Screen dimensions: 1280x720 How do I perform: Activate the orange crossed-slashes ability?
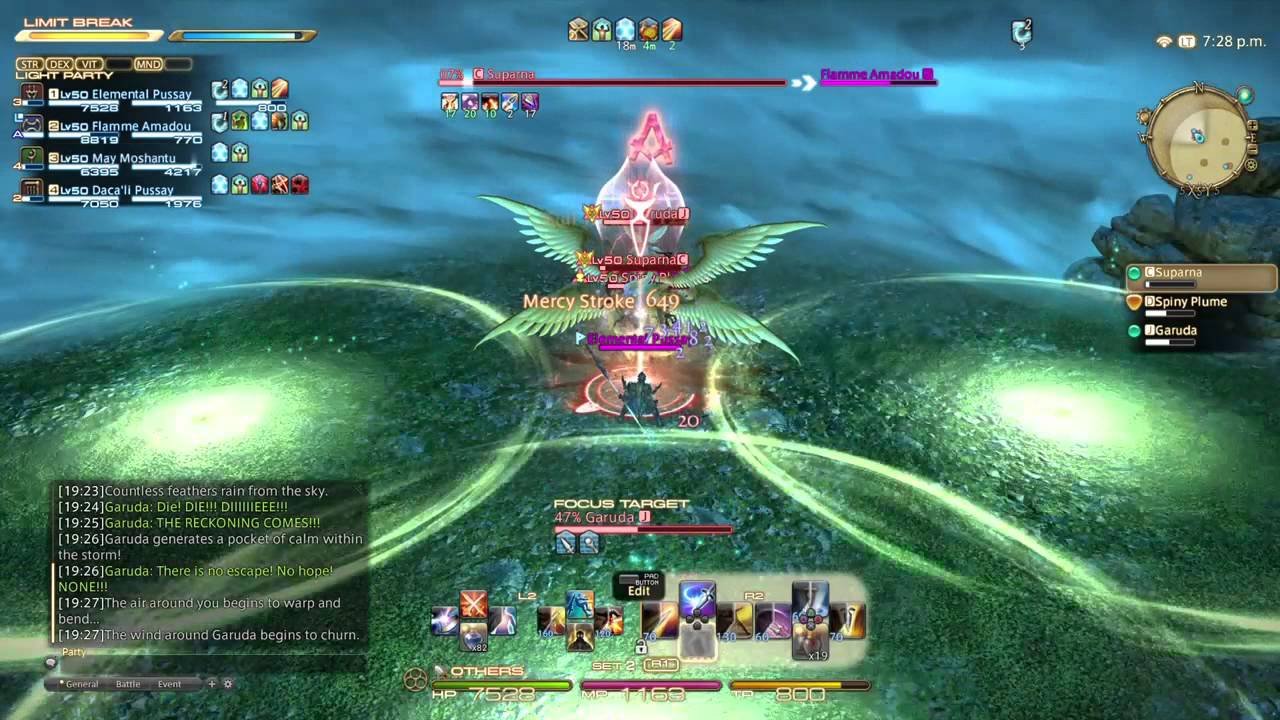(473, 604)
